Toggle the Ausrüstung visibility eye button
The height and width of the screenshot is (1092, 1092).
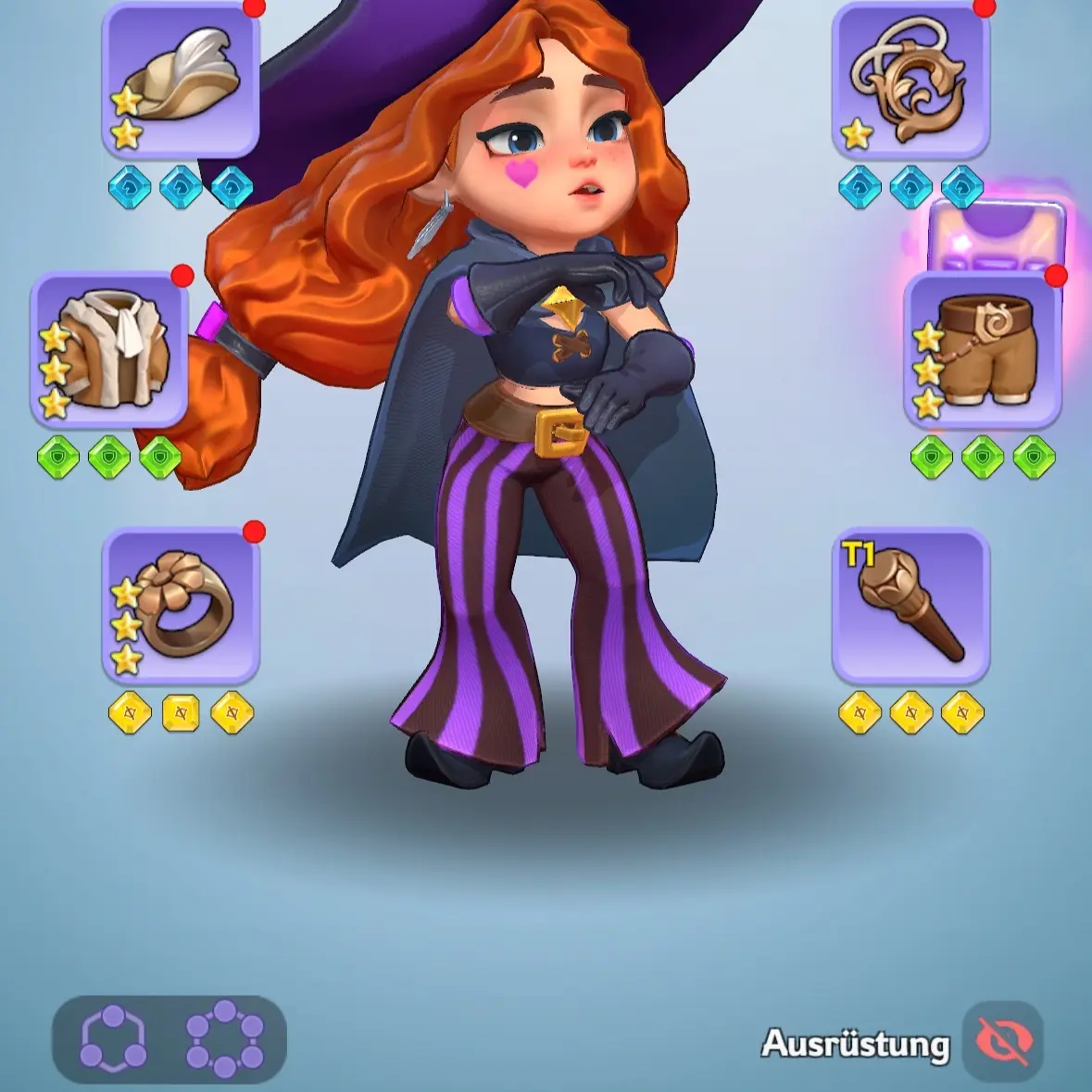click(x=1003, y=1042)
